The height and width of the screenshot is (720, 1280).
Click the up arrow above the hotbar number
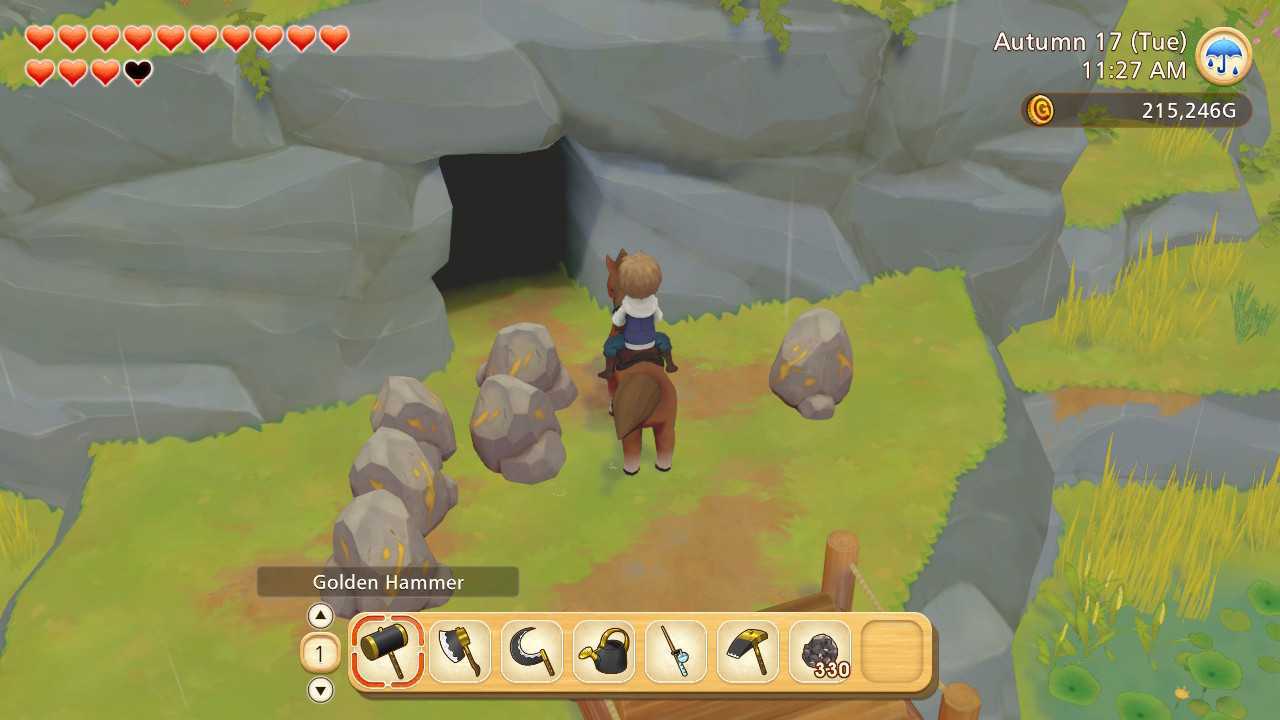tap(320, 616)
